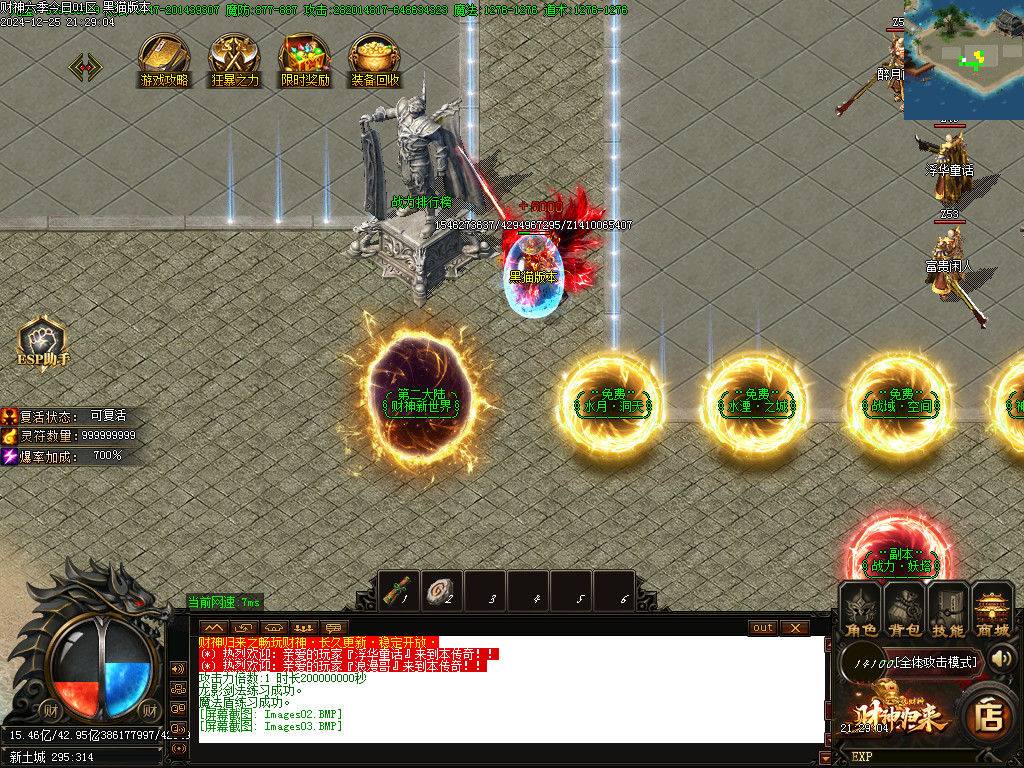
Task: Open the 角色 character panel
Action: point(860,610)
